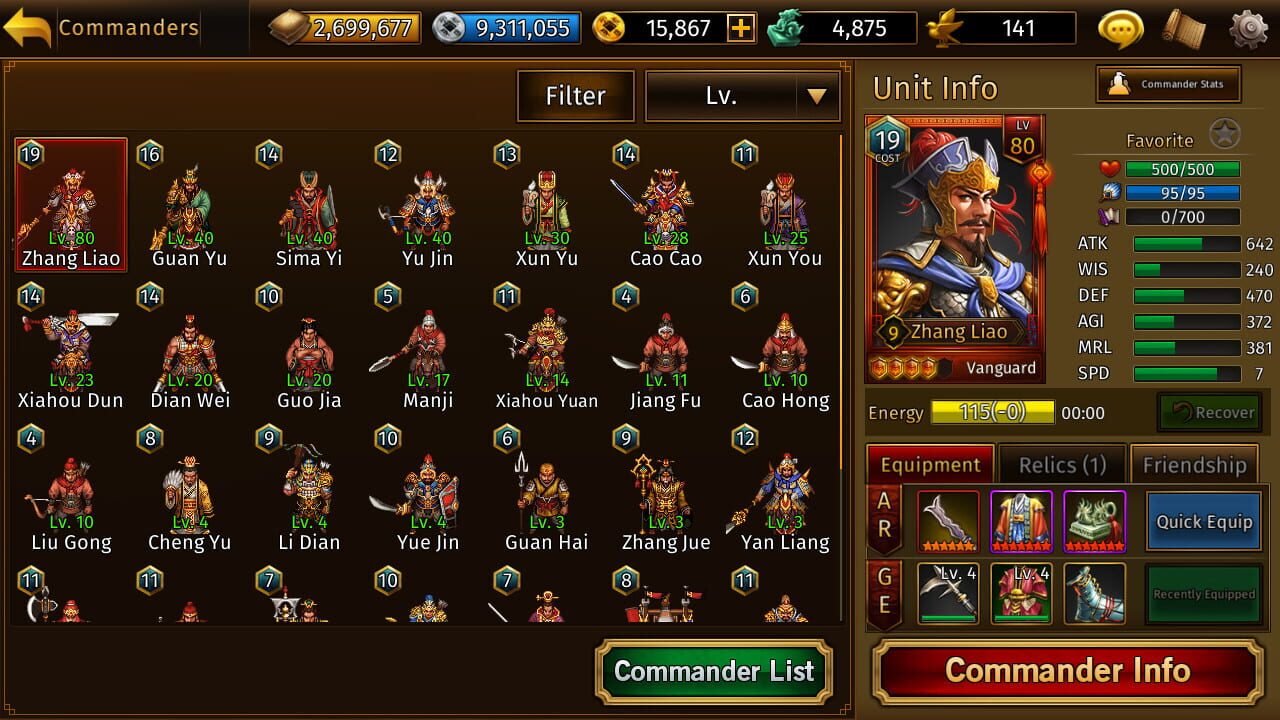Click the plus icon next to gold currency
This screenshot has height=720, width=1280.
740,28
